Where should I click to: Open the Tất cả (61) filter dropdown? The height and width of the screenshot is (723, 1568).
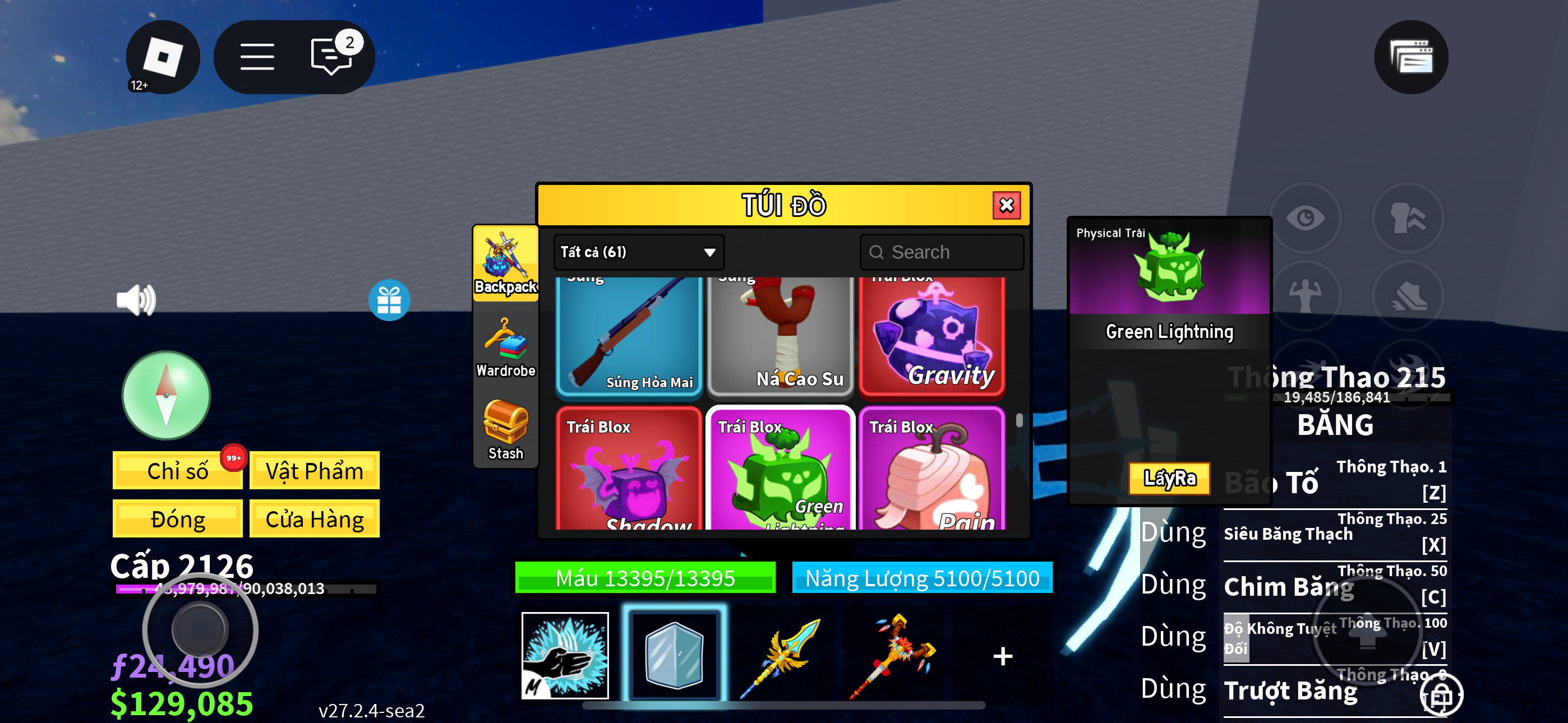638,252
